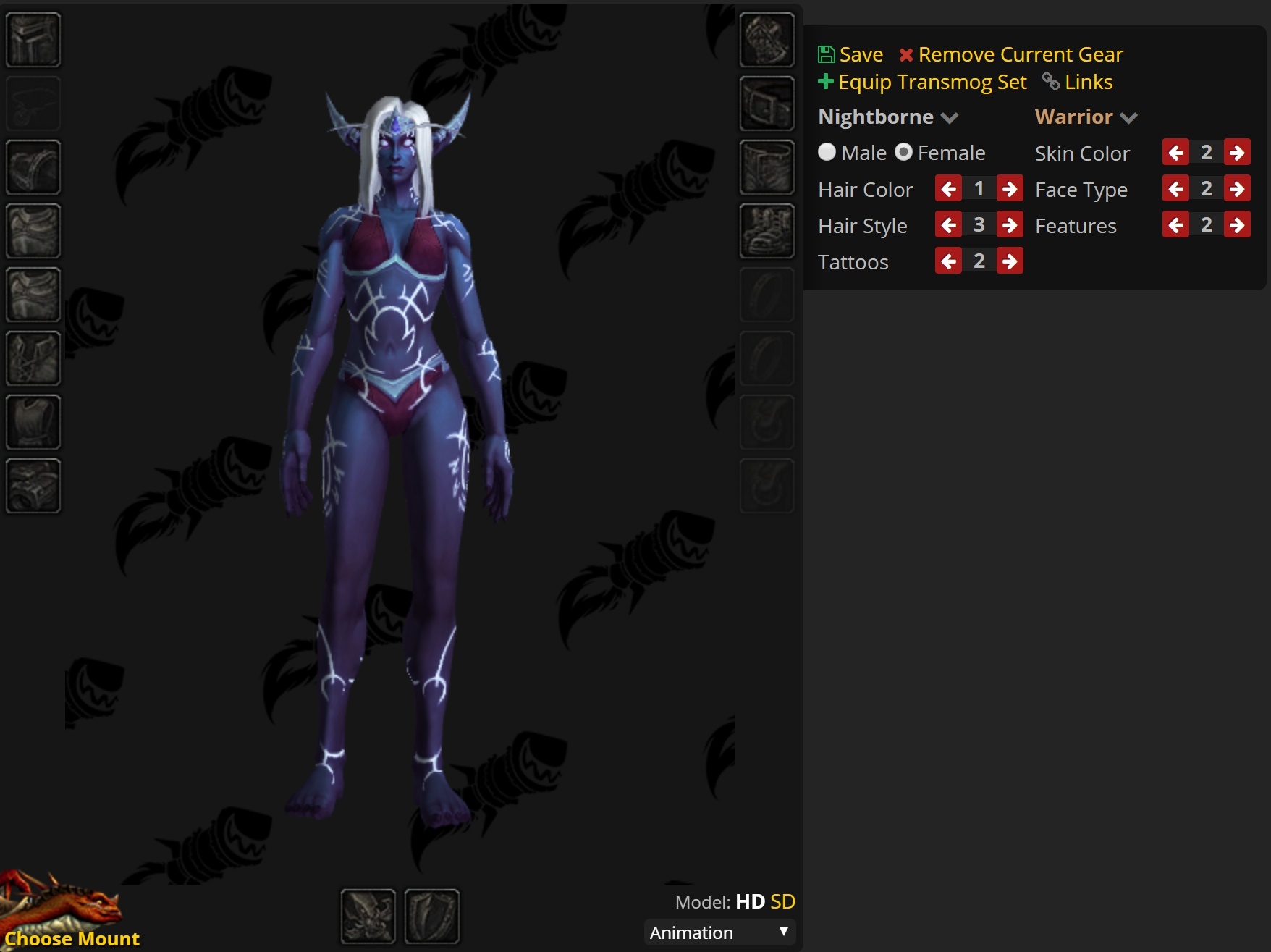1271x952 pixels.
Task: Click the Equip Transmog Set option
Action: point(932,82)
